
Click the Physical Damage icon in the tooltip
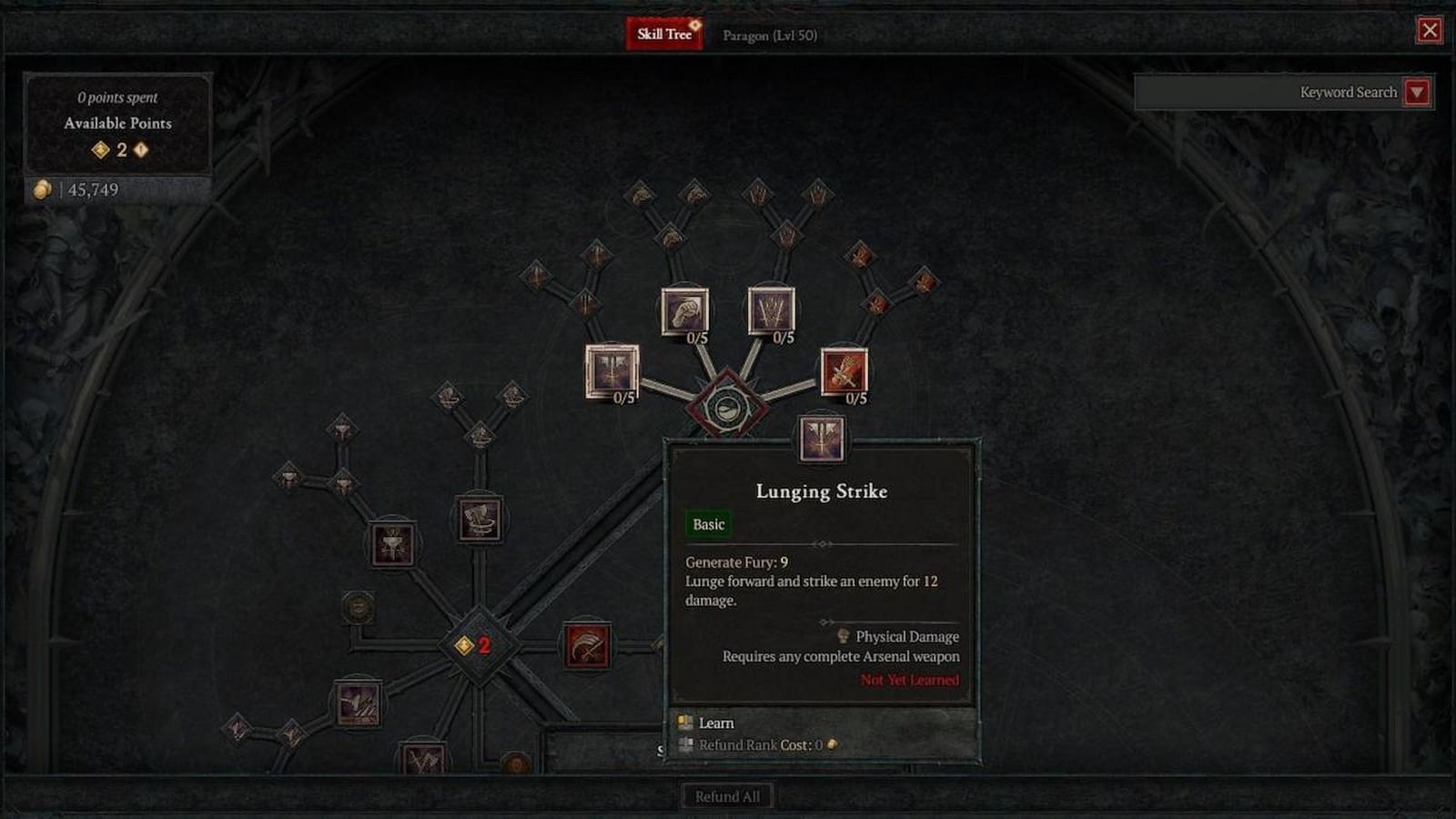[842, 636]
